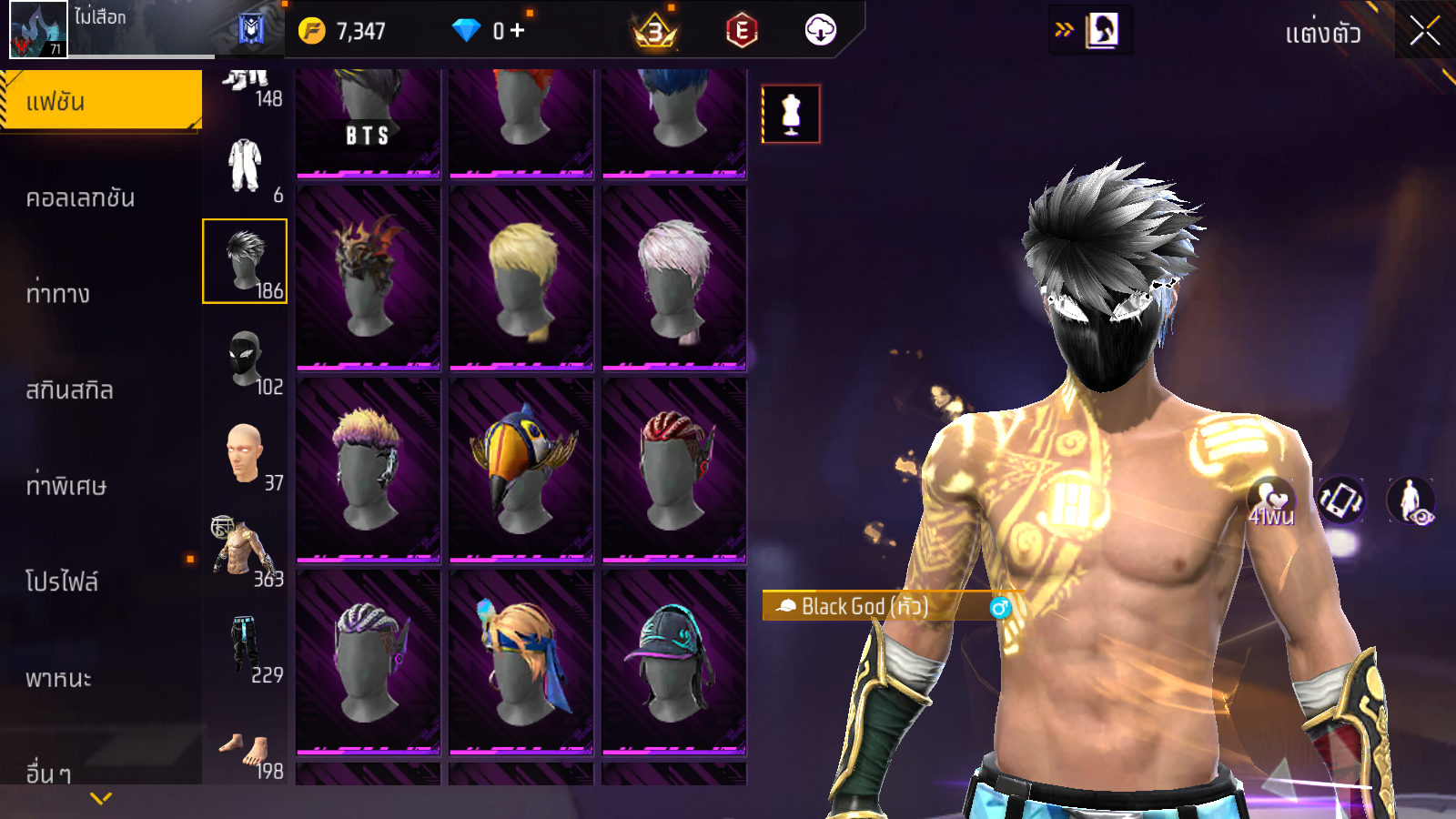Go to the โปรไฟล์ profile tab
Image resolution: width=1456 pixels, height=819 pixels.
pos(62,581)
